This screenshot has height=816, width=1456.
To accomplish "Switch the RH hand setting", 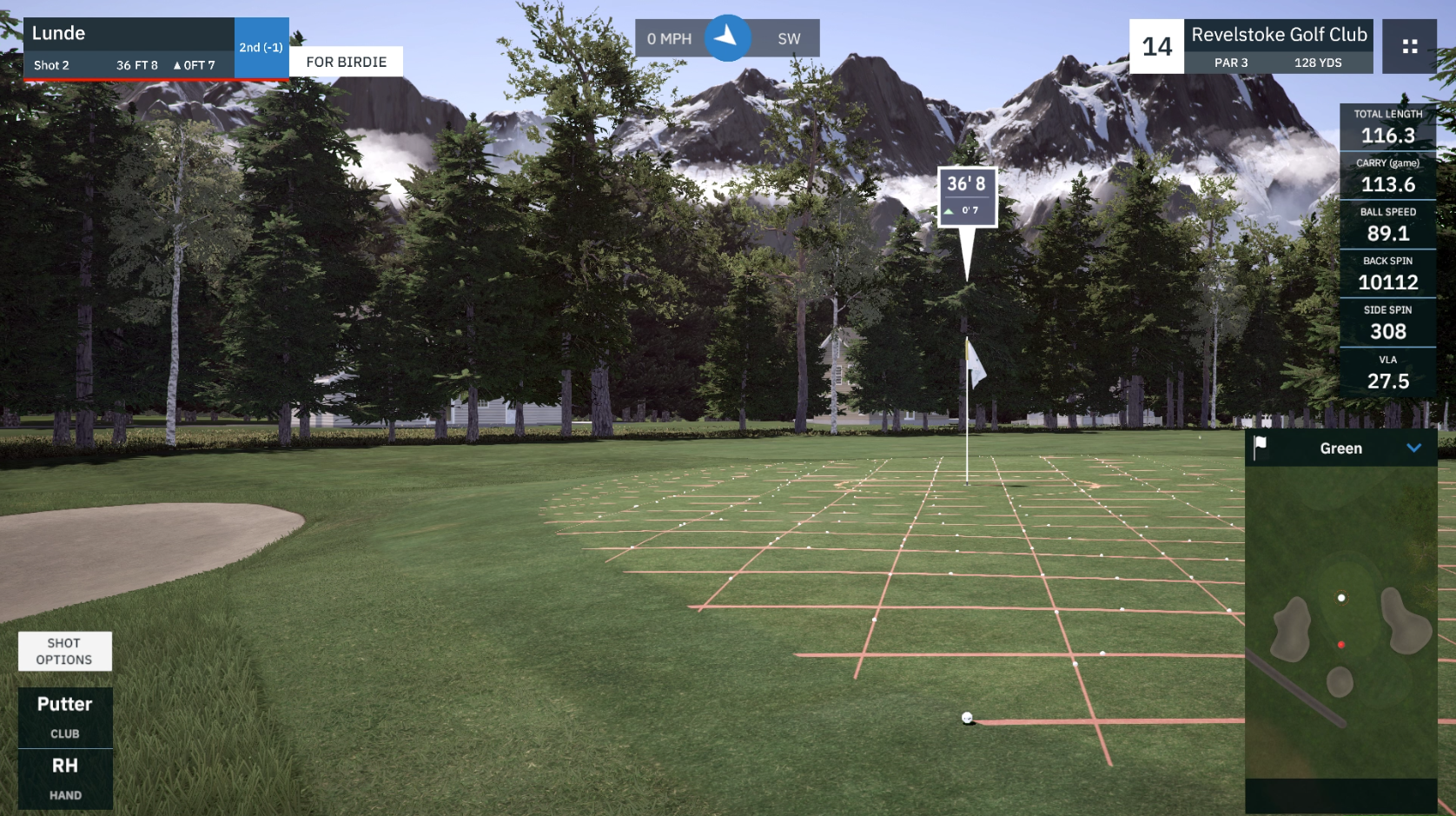I will (65, 779).
